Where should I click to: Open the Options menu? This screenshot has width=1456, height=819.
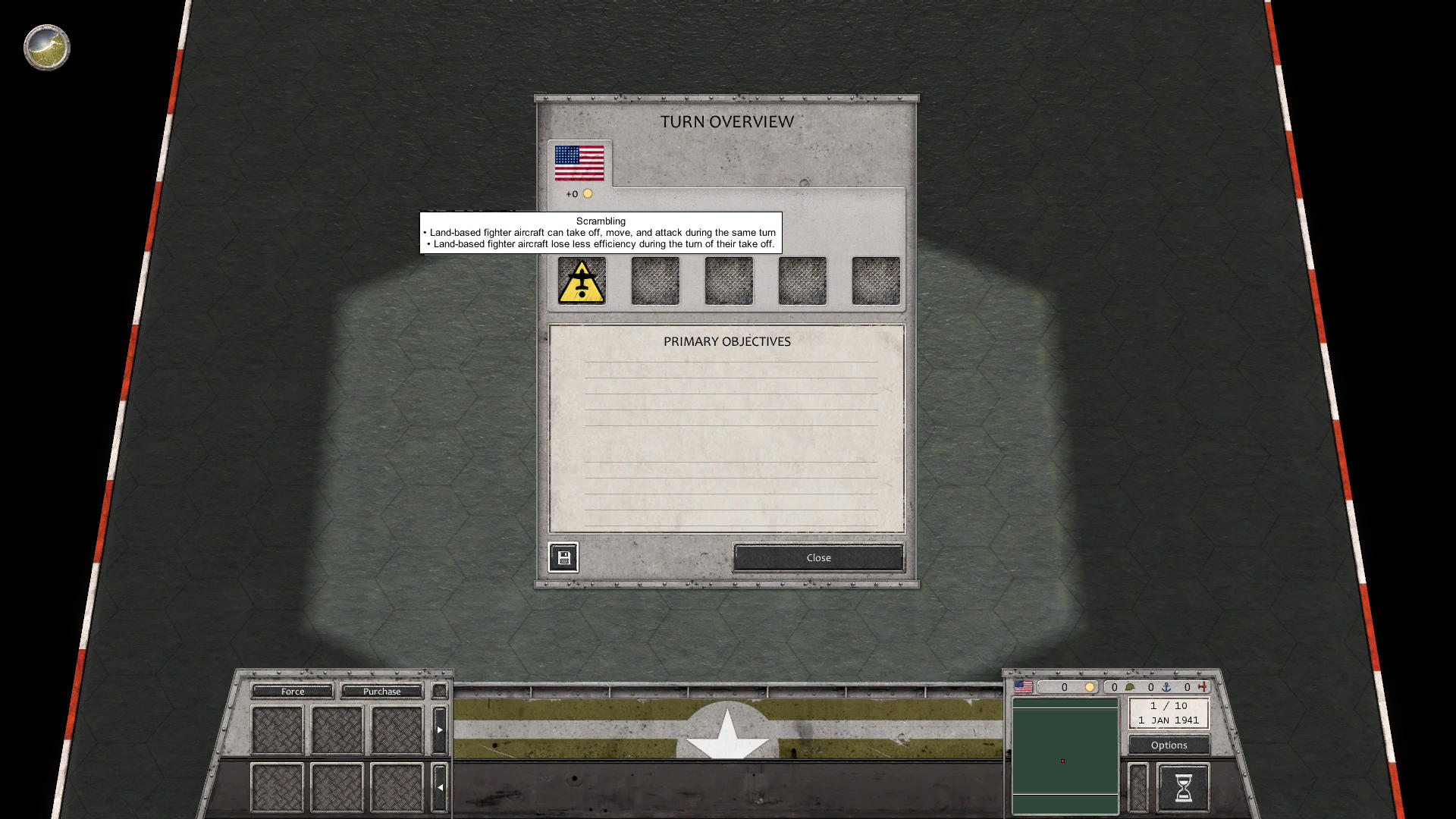pyautogui.click(x=1168, y=745)
